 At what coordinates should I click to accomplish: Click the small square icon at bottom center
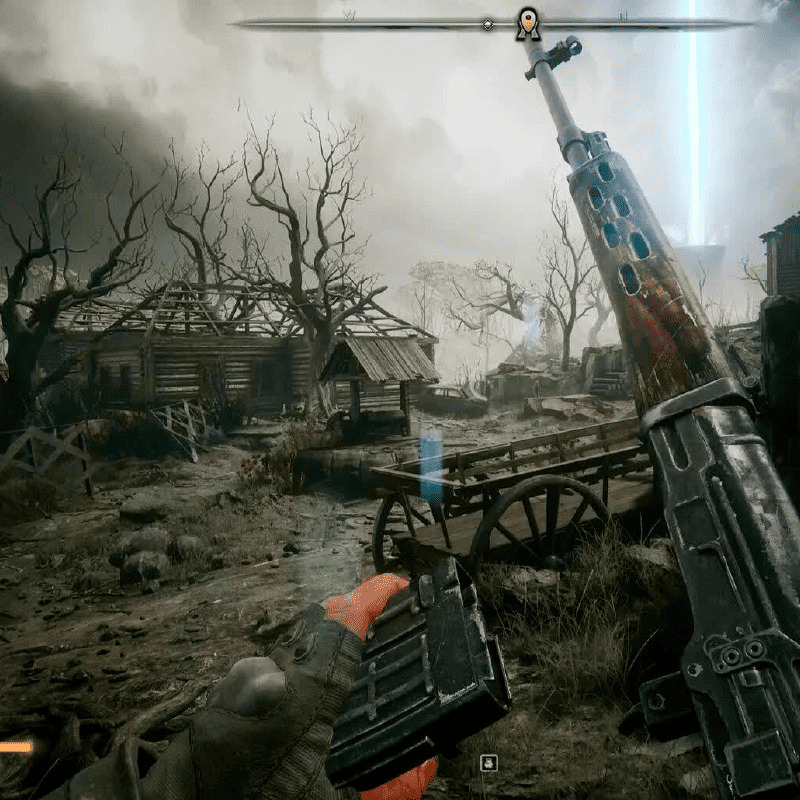click(488, 763)
